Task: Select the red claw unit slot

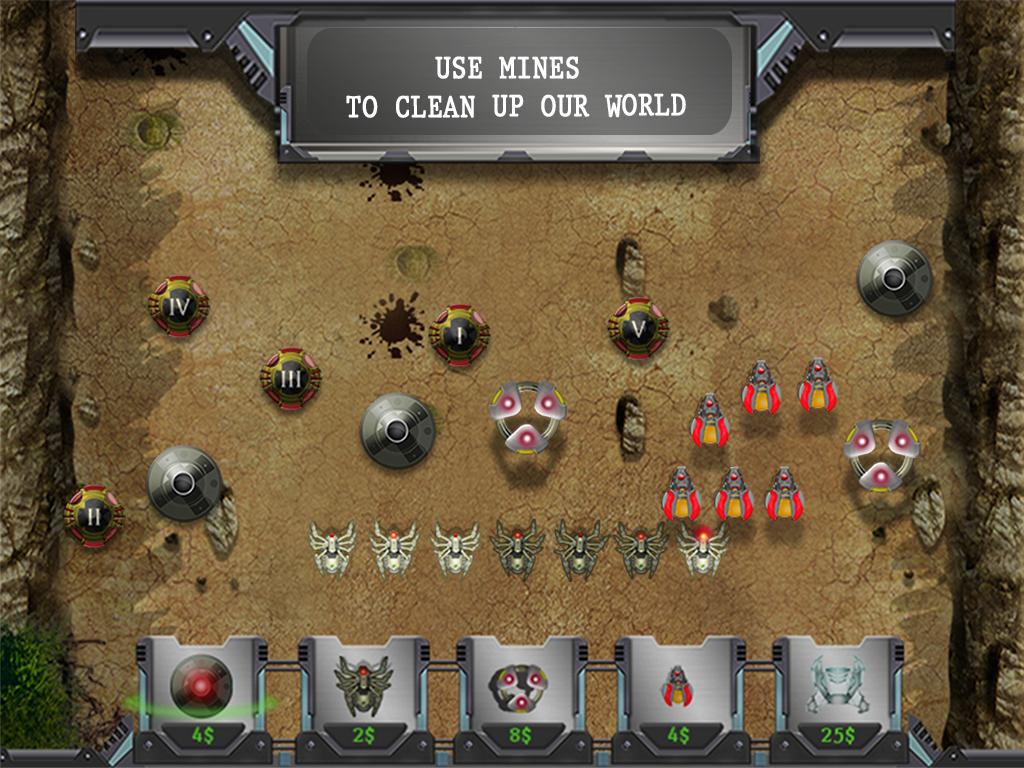Action: click(x=678, y=692)
